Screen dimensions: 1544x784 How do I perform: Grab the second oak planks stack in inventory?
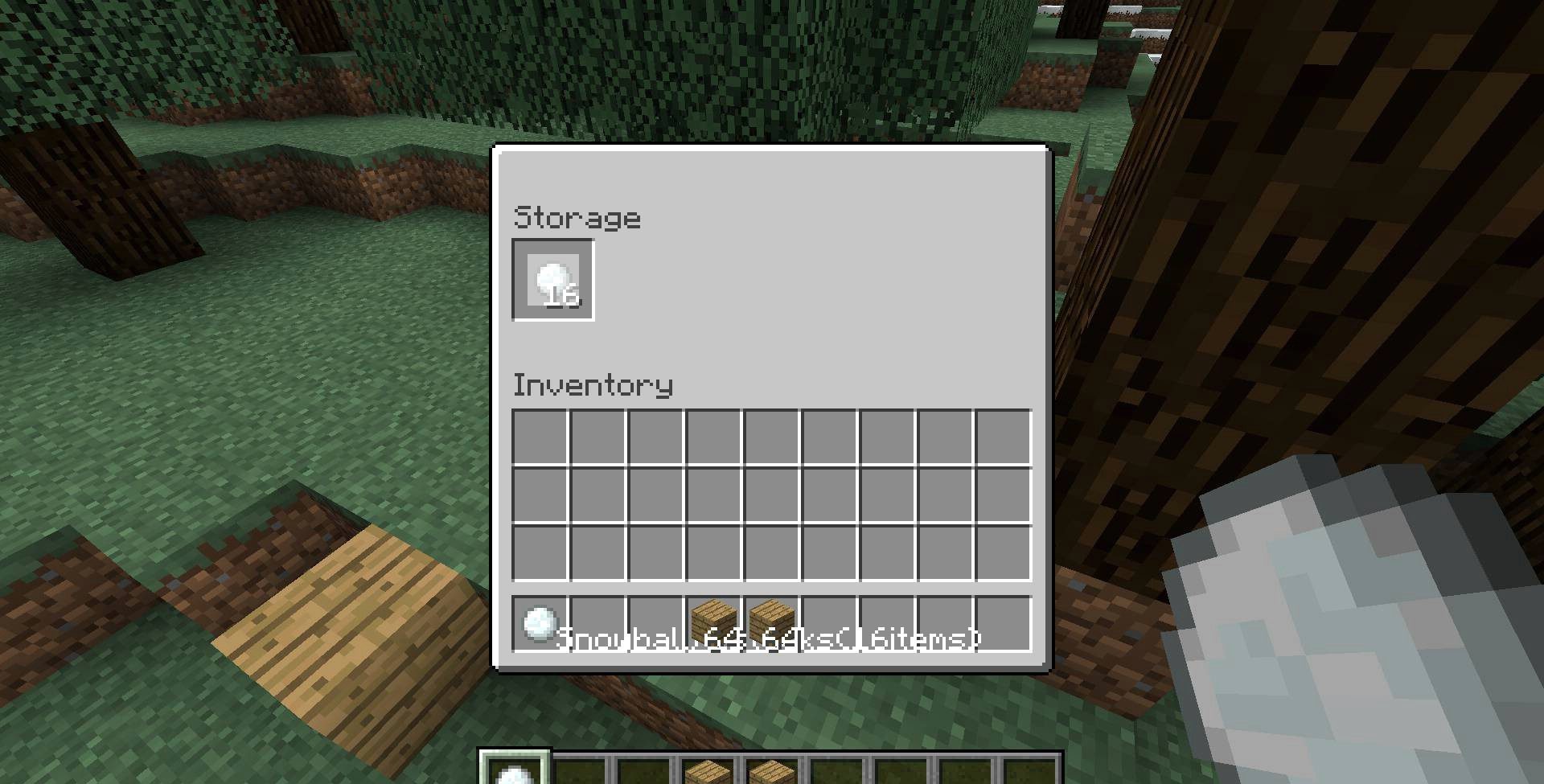point(772,625)
